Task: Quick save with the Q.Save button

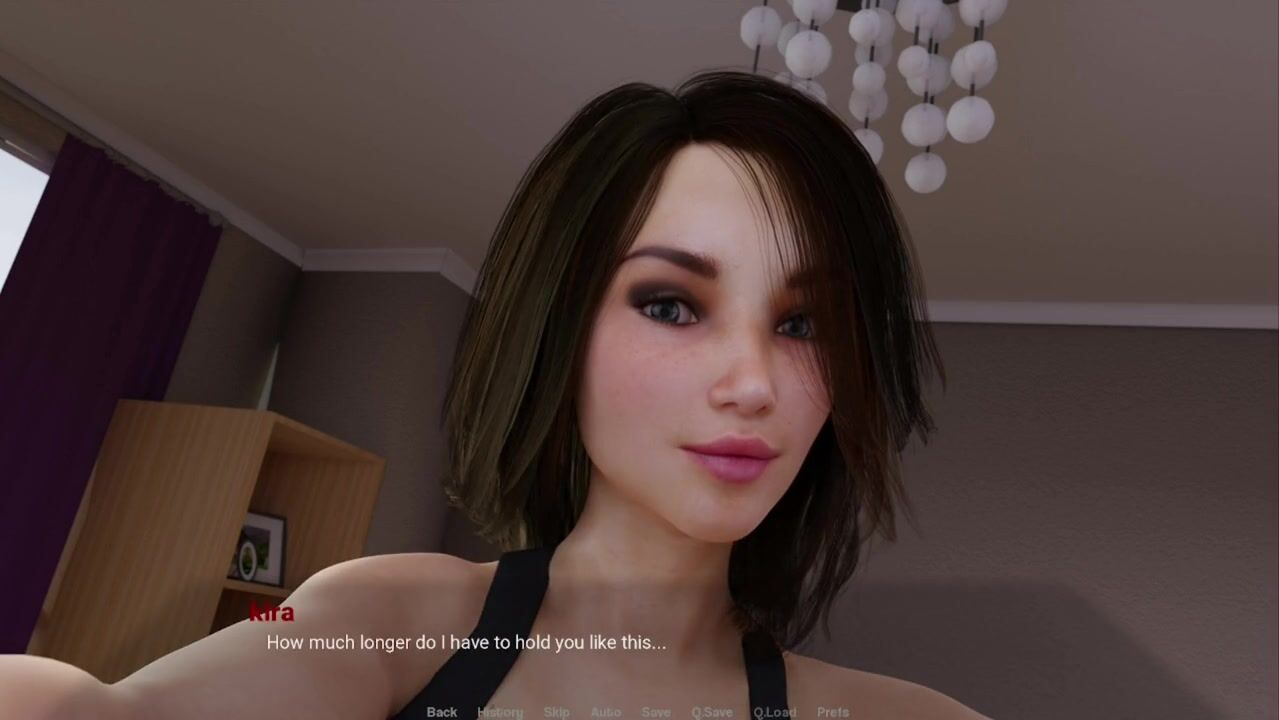Action: pyautogui.click(x=712, y=712)
